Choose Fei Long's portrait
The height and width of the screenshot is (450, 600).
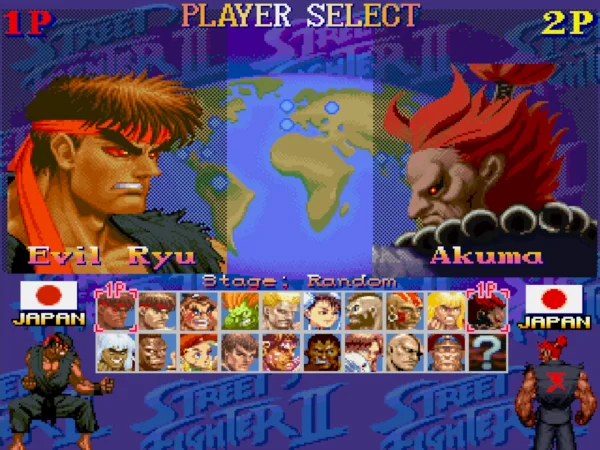pos(238,352)
